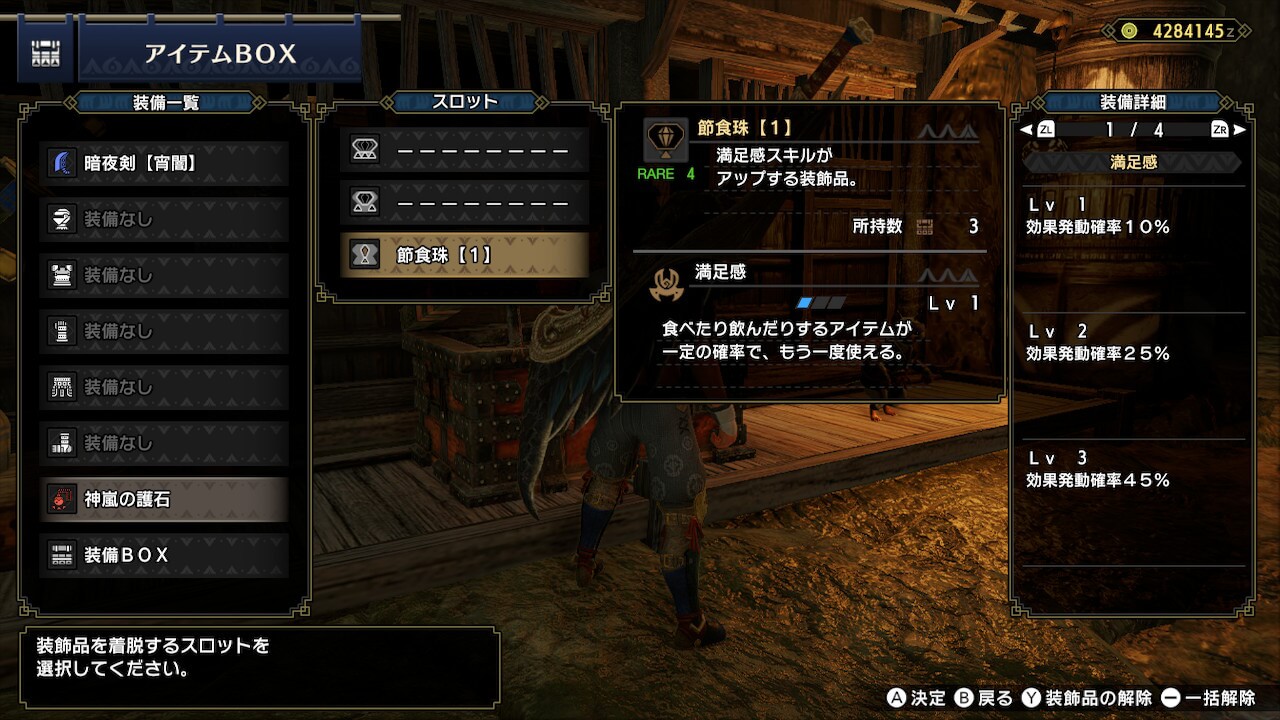Choose the 神嵐の護石 talisman entry
This screenshot has width=1280, height=720.
165,499
